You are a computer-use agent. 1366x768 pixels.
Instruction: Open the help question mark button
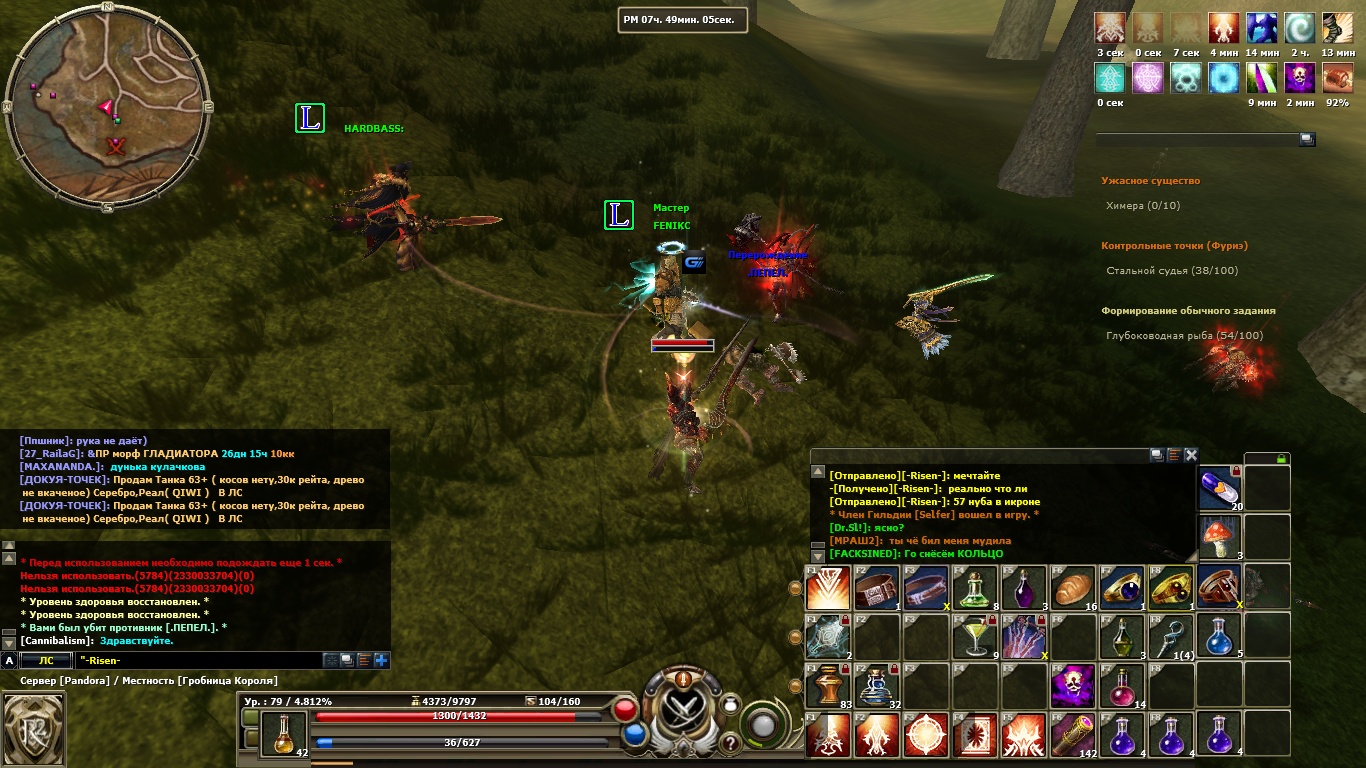pyautogui.click(x=730, y=743)
